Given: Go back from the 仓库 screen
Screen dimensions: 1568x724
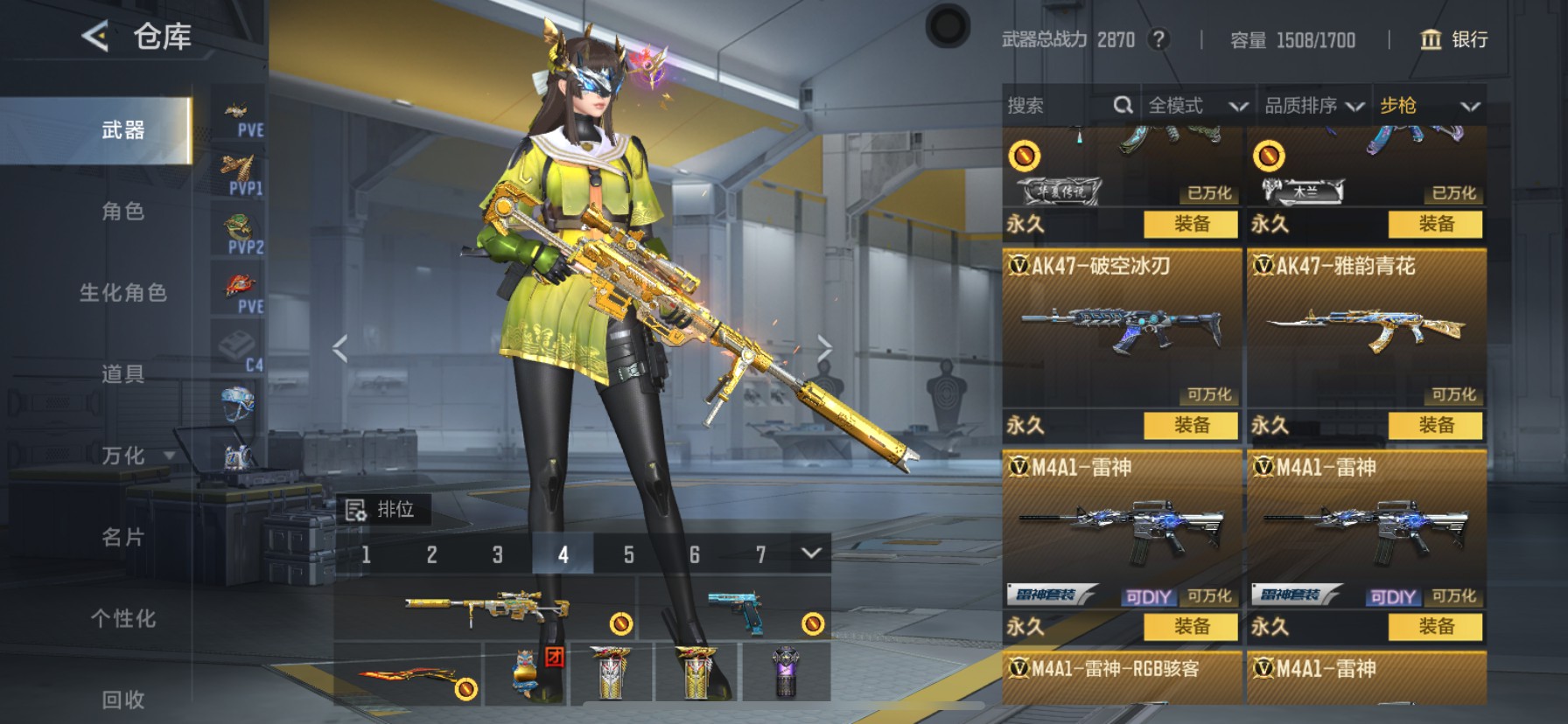Looking at the screenshot, I should [95, 37].
